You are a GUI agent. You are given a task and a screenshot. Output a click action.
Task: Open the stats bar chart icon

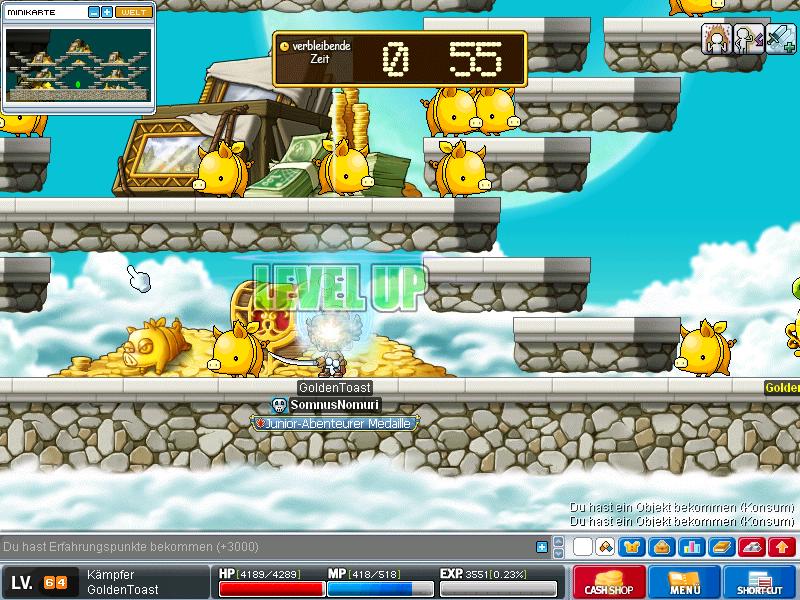coord(691,547)
